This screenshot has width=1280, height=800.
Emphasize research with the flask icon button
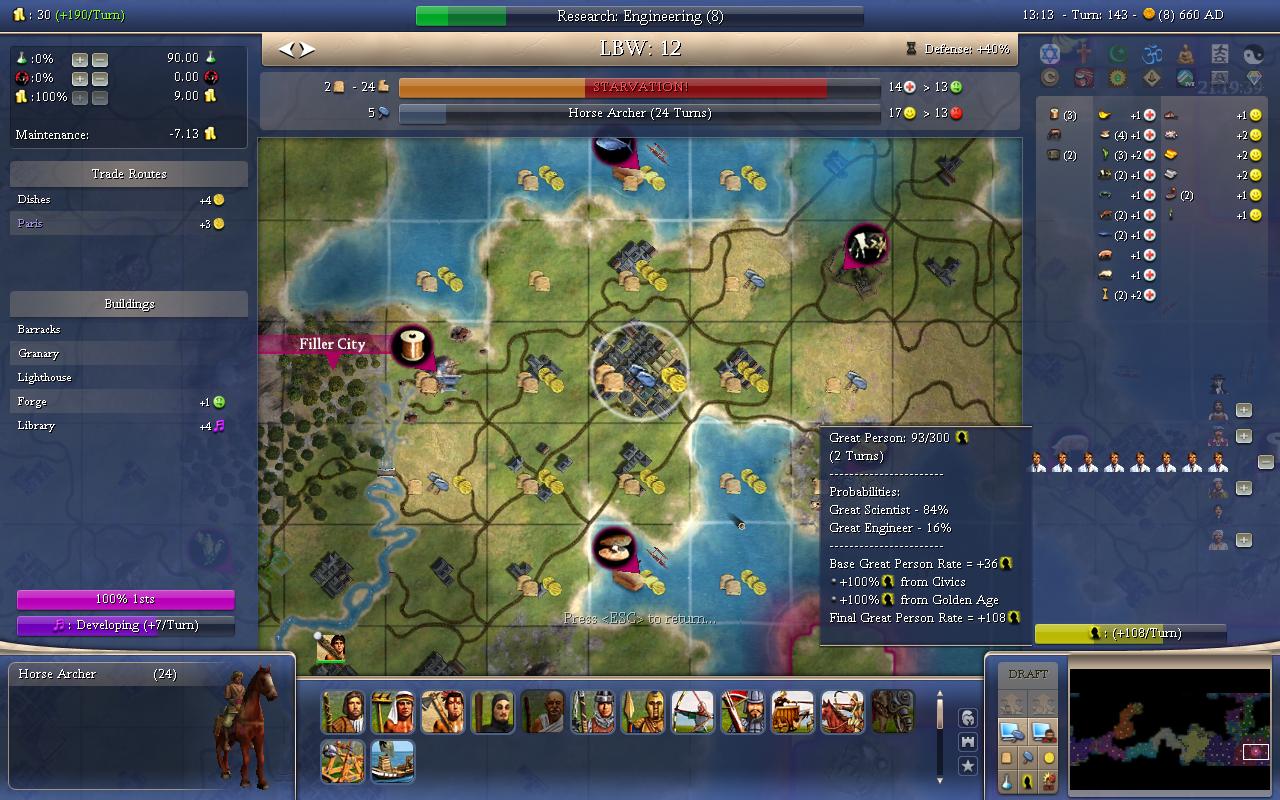click(1008, 782)
